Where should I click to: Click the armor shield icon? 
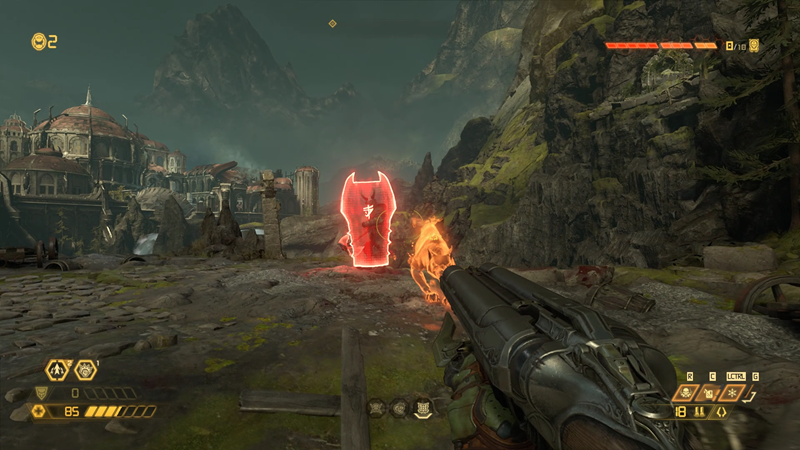coord(41,393)
